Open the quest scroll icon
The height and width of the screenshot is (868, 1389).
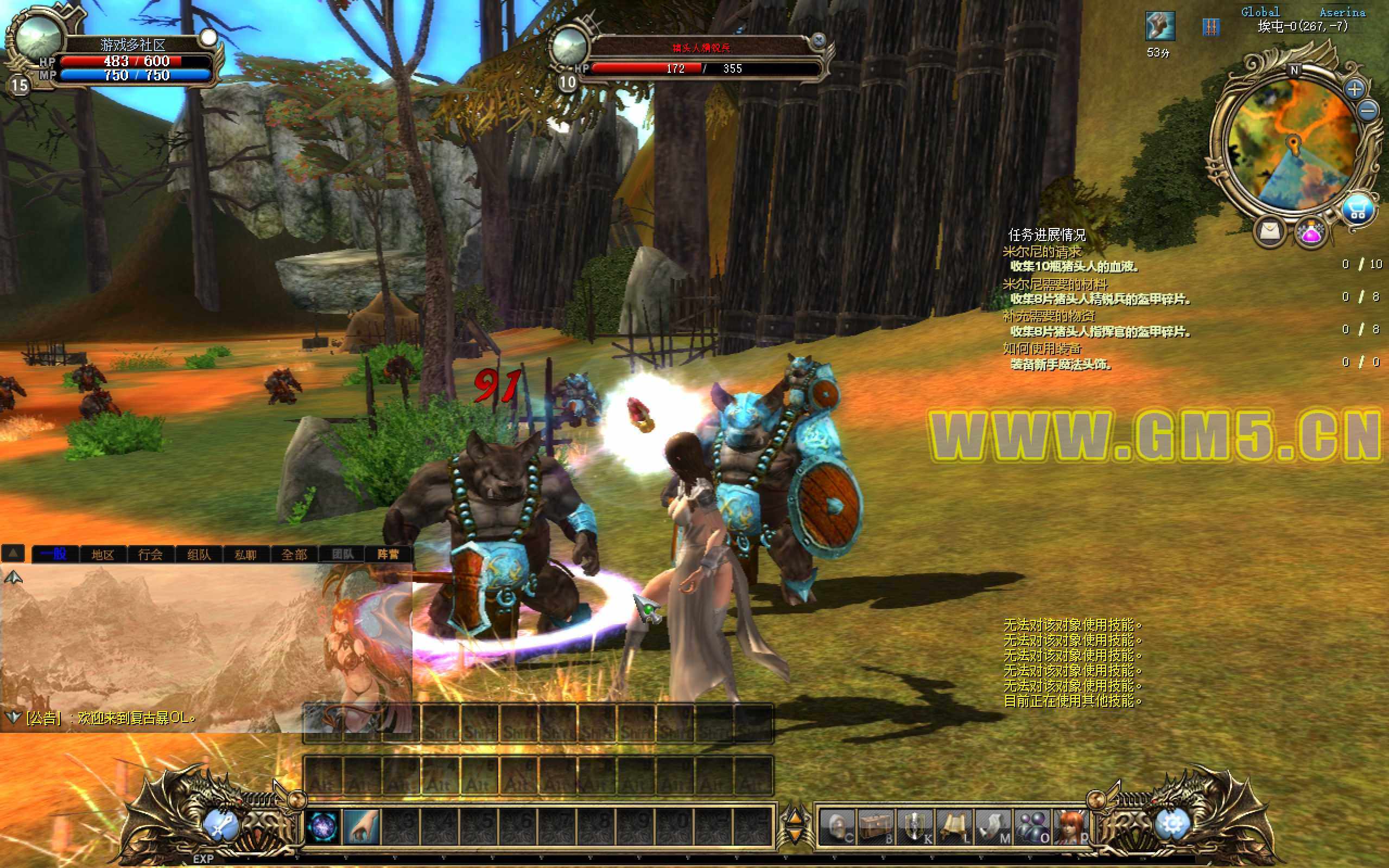tap(953, 827)
